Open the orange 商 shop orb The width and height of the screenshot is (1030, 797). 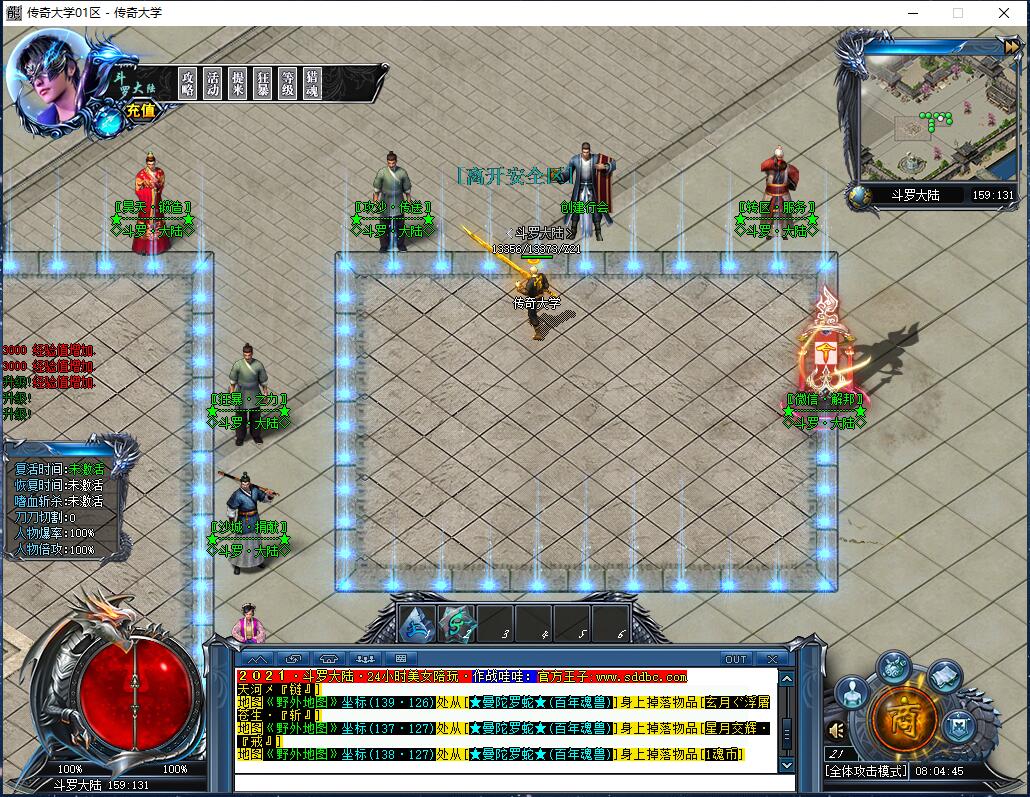click(x=905, y=716)
